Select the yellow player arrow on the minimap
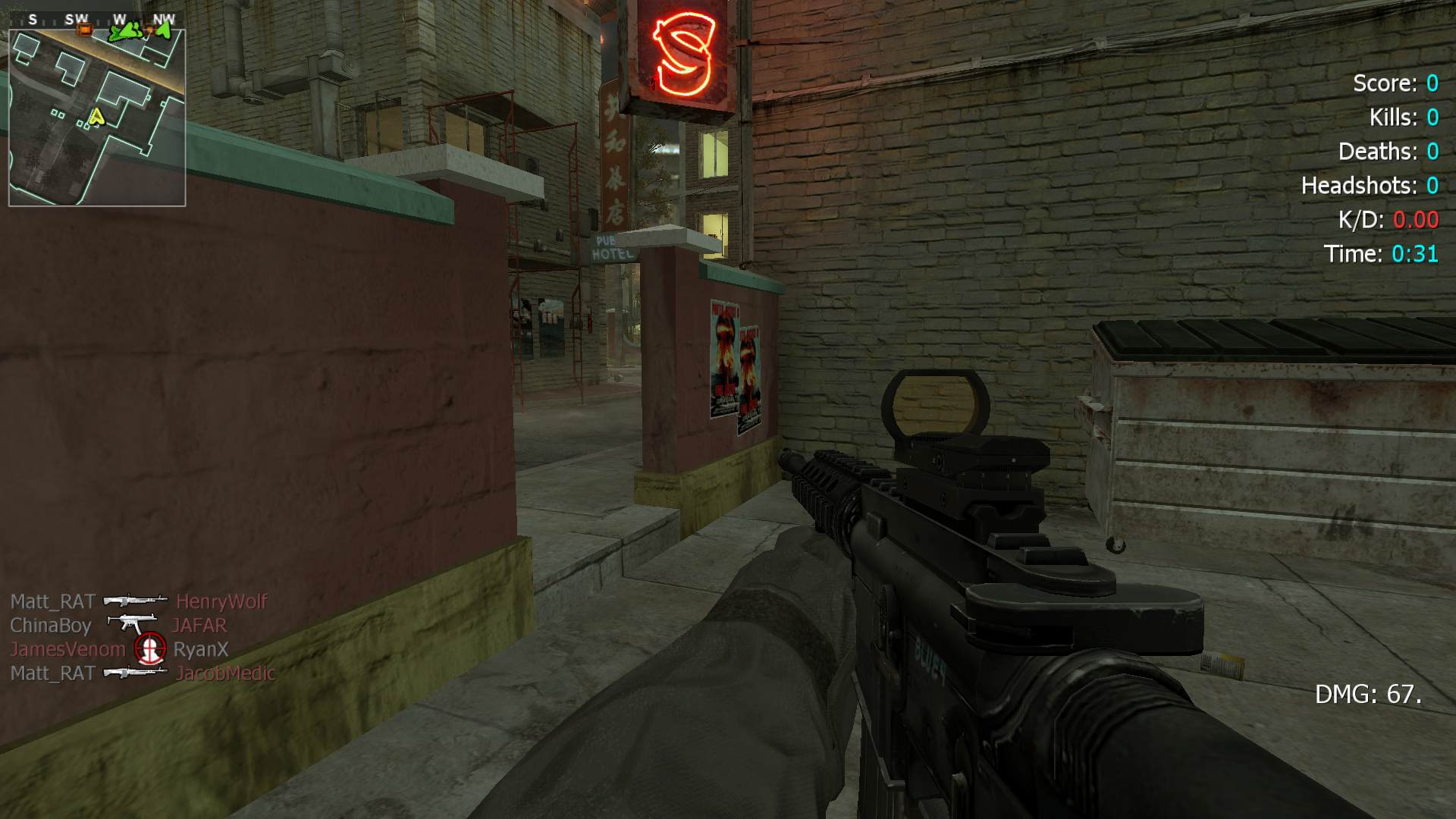The height and width of the screenshot is (819, 1456). click(x=96, y=116)
